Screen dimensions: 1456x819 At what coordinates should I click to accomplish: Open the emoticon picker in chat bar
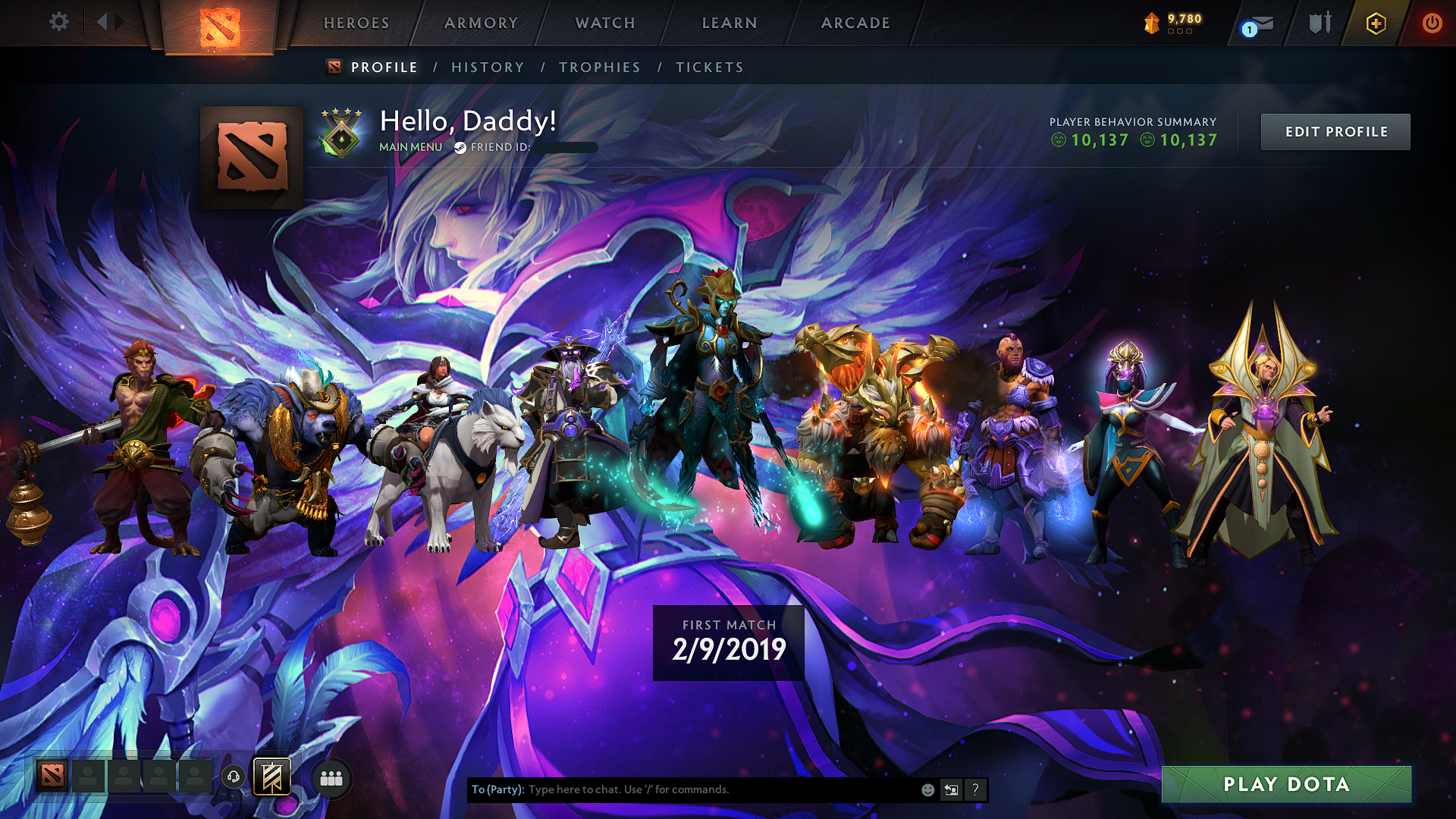point(927,789)
